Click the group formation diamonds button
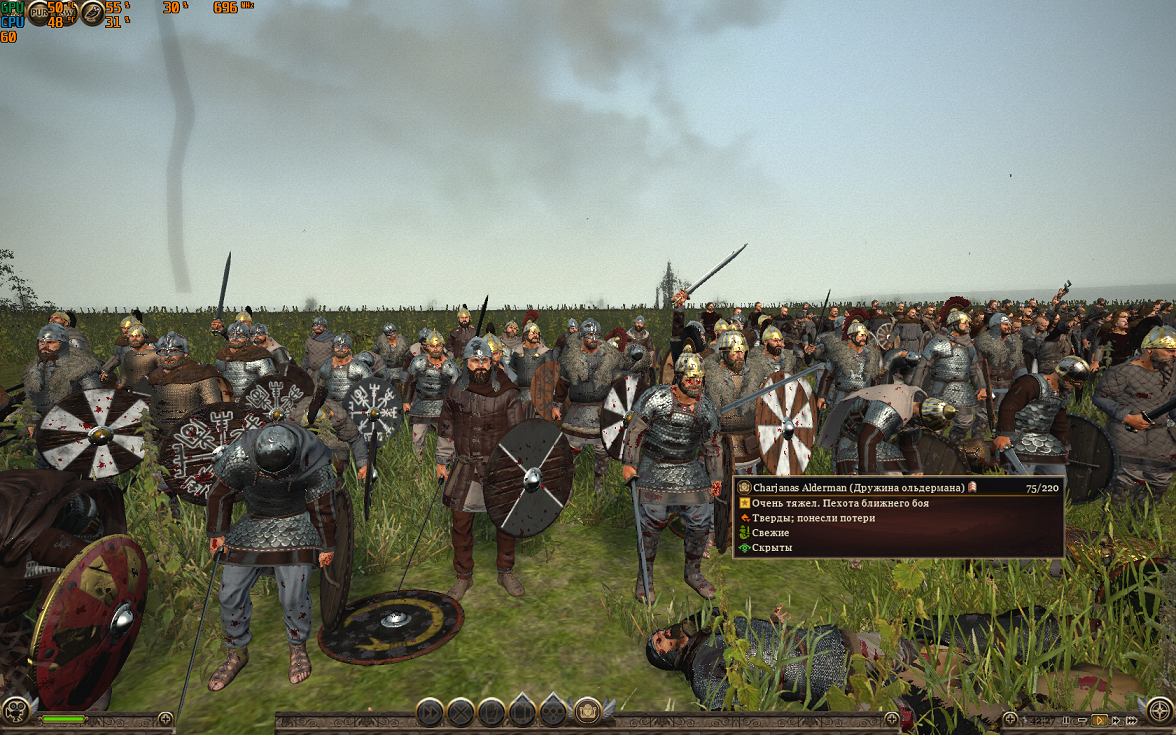The width and height of the screenshot is (1176, 735). click(x=553, y=712)
